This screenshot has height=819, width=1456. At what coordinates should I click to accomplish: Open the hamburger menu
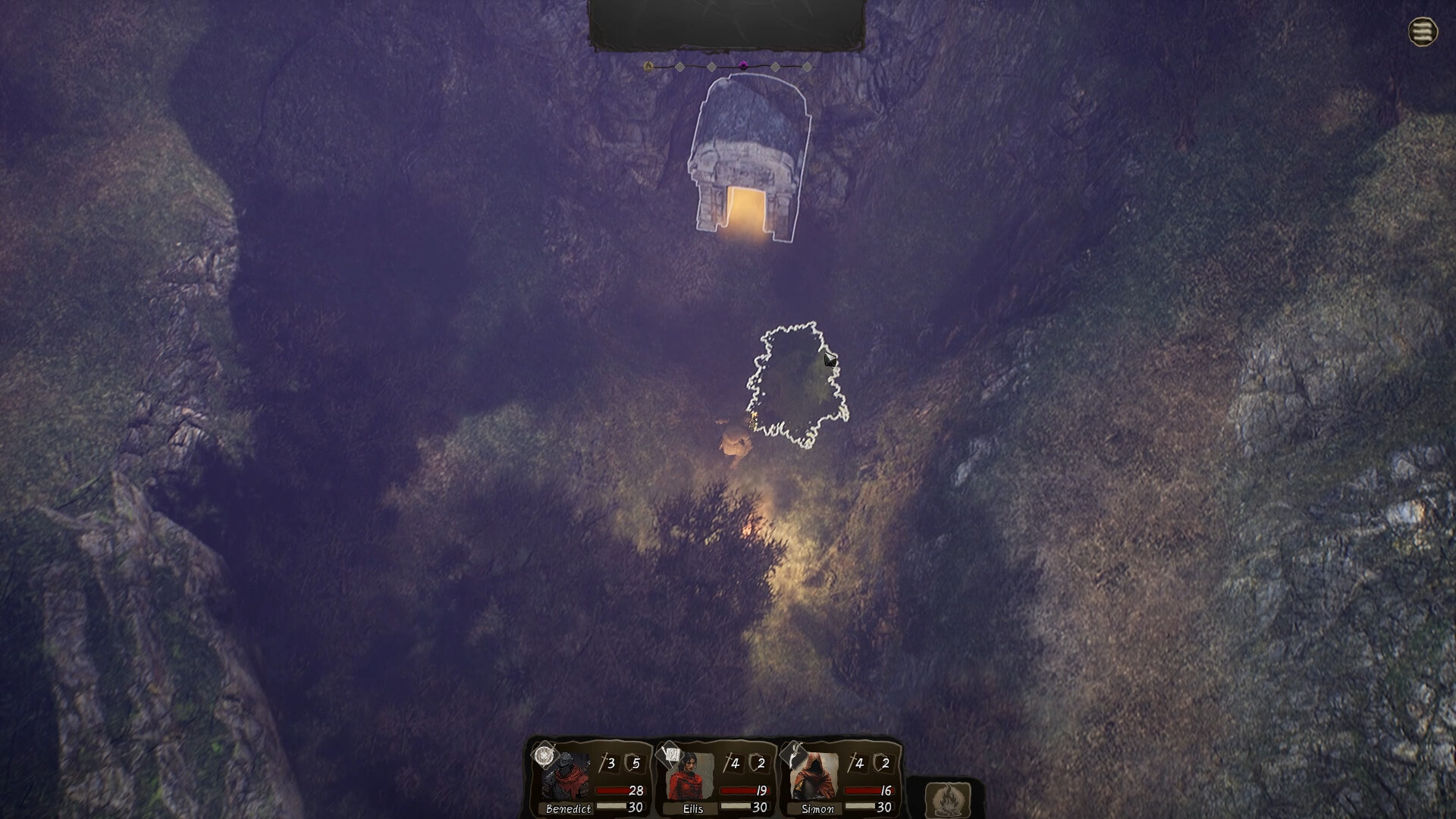pyautogui.click(x=1424, y=32)
